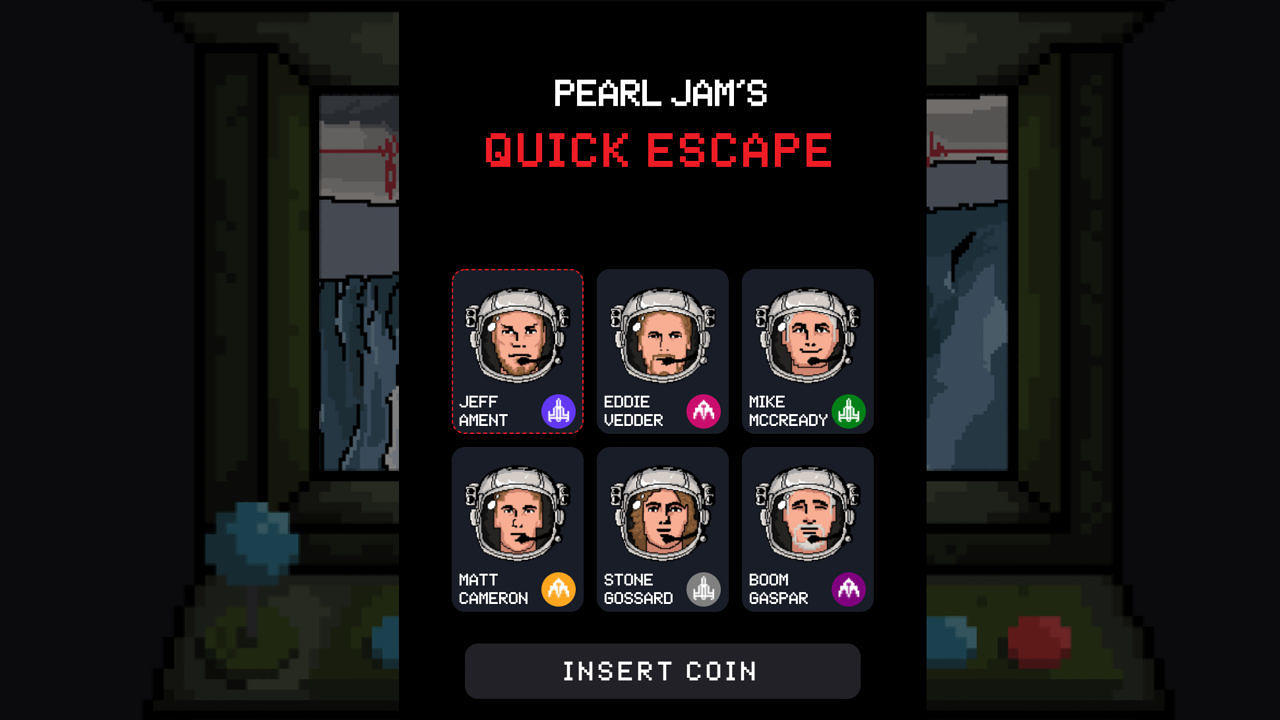1280x720 pixels.
Task: Click the orange ship icon next to Matt Cameron
Action: point(558,588)
